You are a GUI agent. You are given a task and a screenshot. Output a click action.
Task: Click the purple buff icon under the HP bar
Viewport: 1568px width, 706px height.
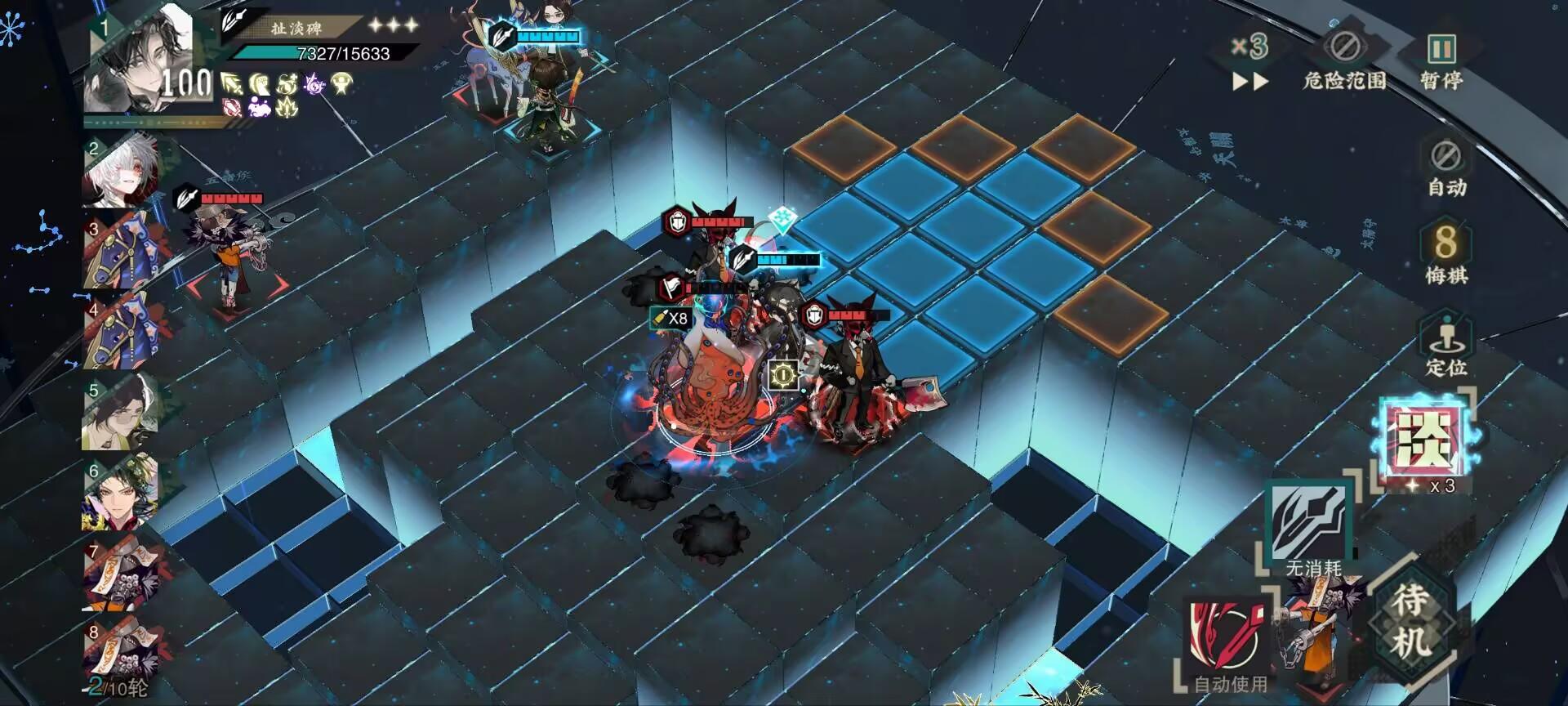click(x=312, y=83)
